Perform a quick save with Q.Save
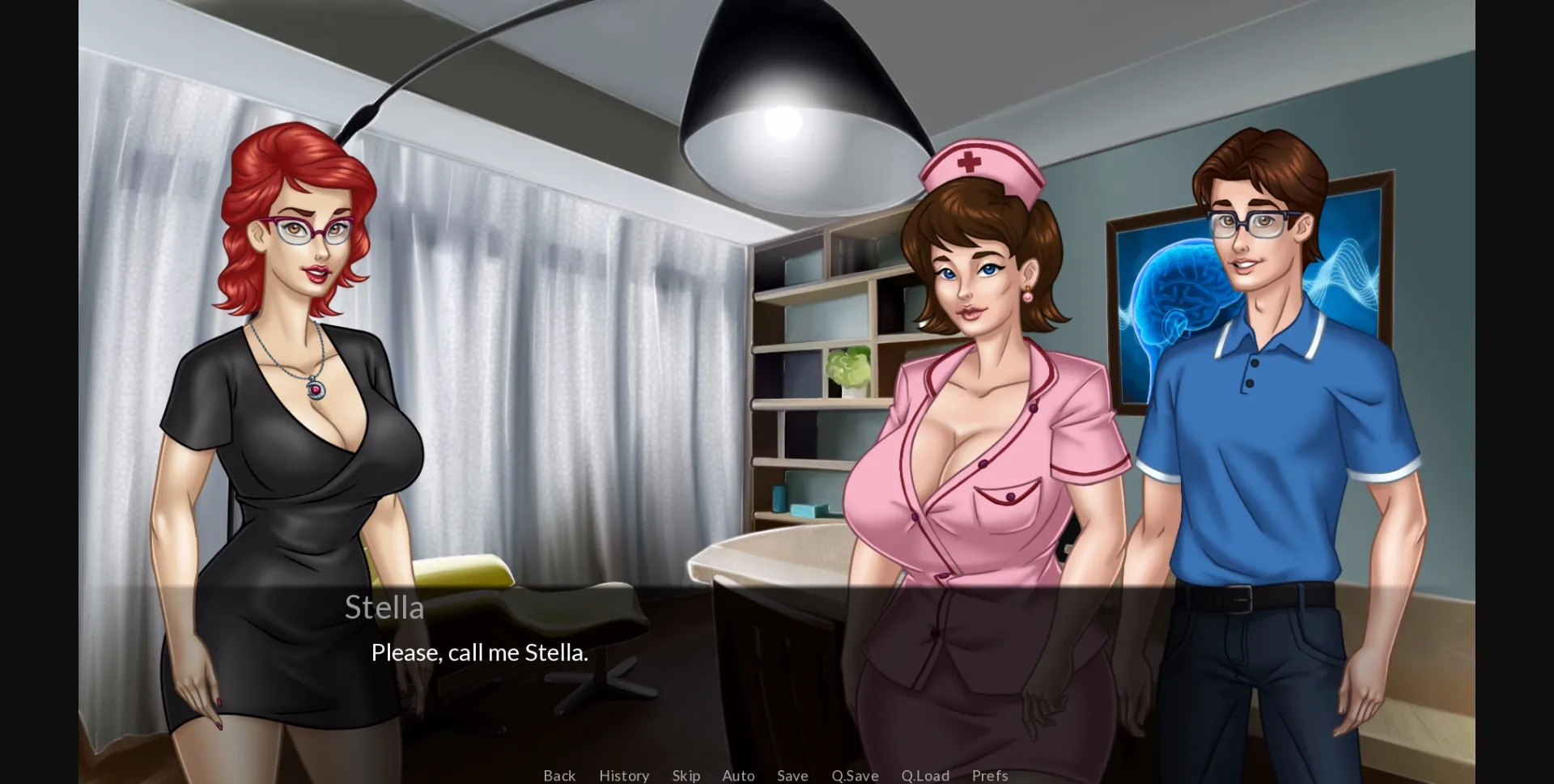The image size is (1554, 784). 855,775
